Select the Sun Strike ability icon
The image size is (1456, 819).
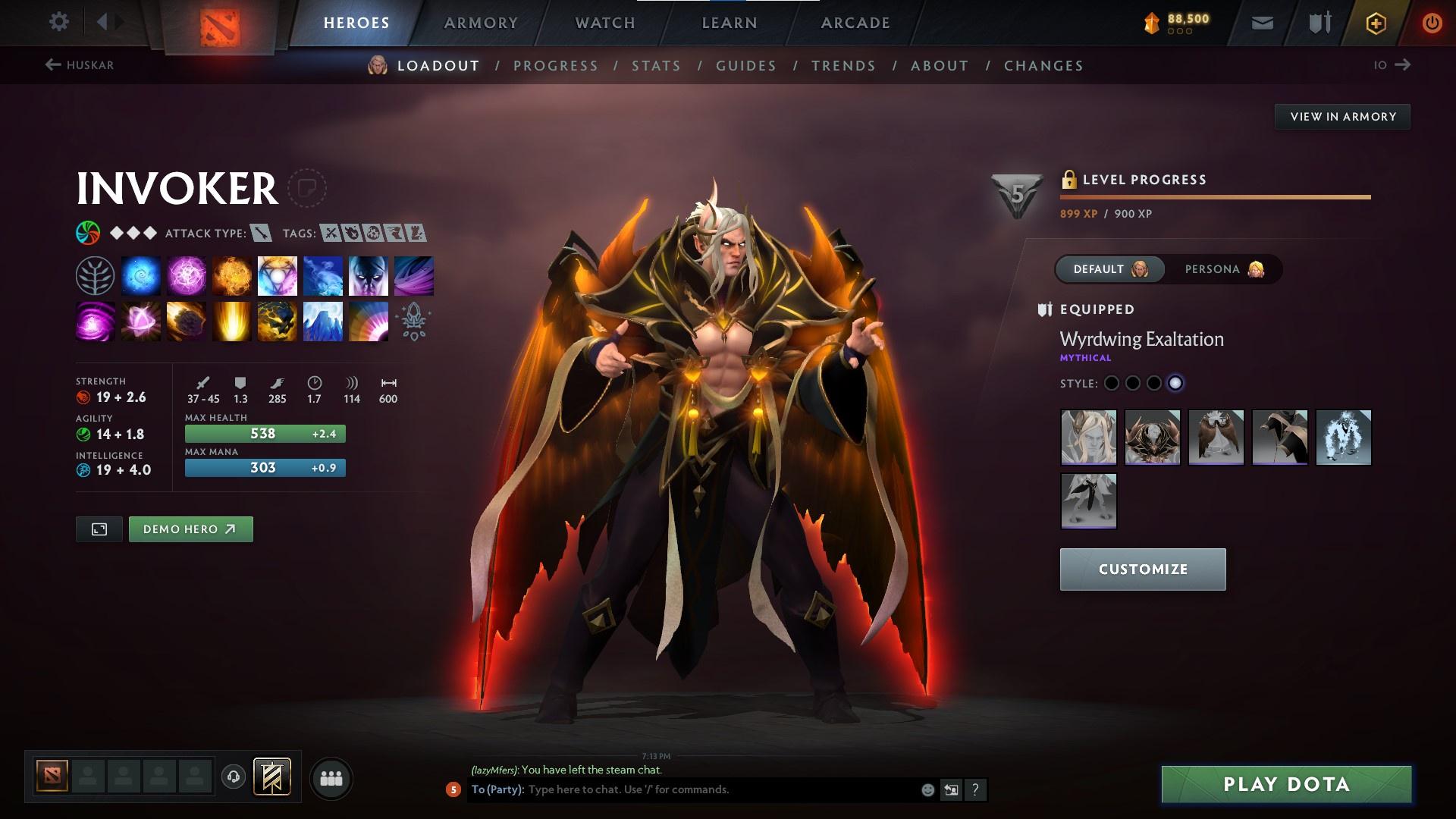click(x=232, y=322)
